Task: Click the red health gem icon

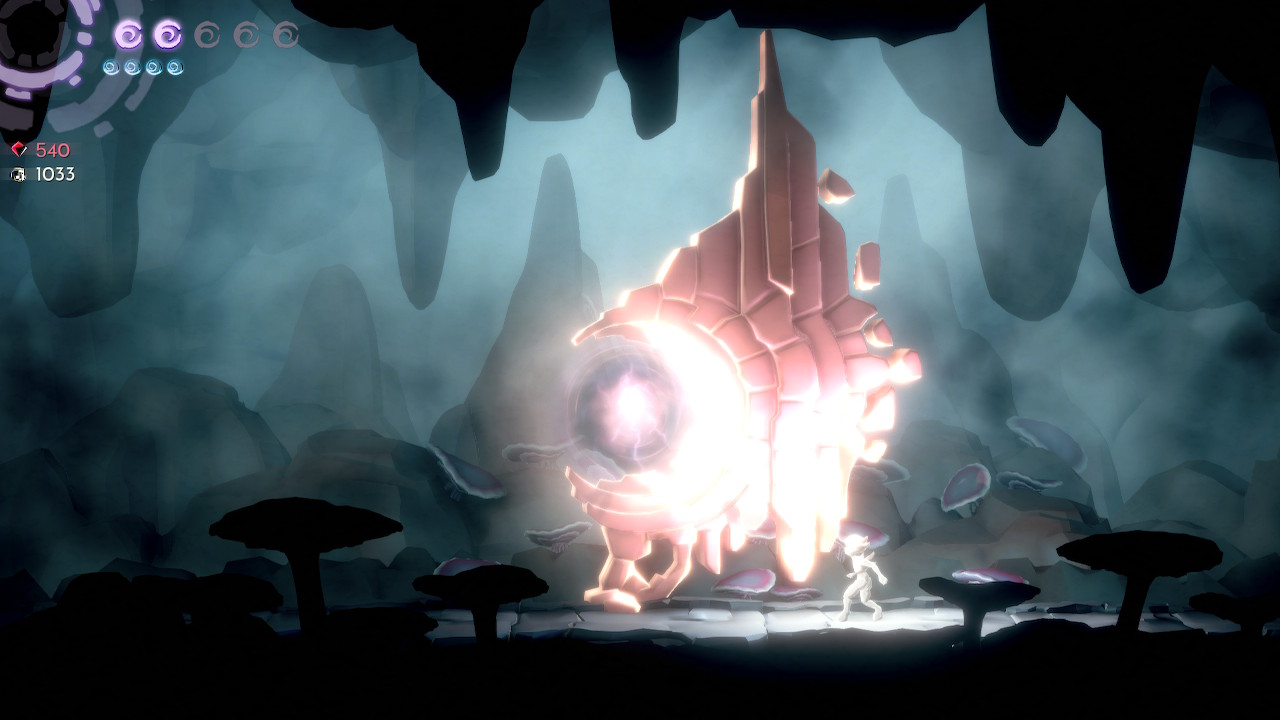Action: tap(18, 148)
